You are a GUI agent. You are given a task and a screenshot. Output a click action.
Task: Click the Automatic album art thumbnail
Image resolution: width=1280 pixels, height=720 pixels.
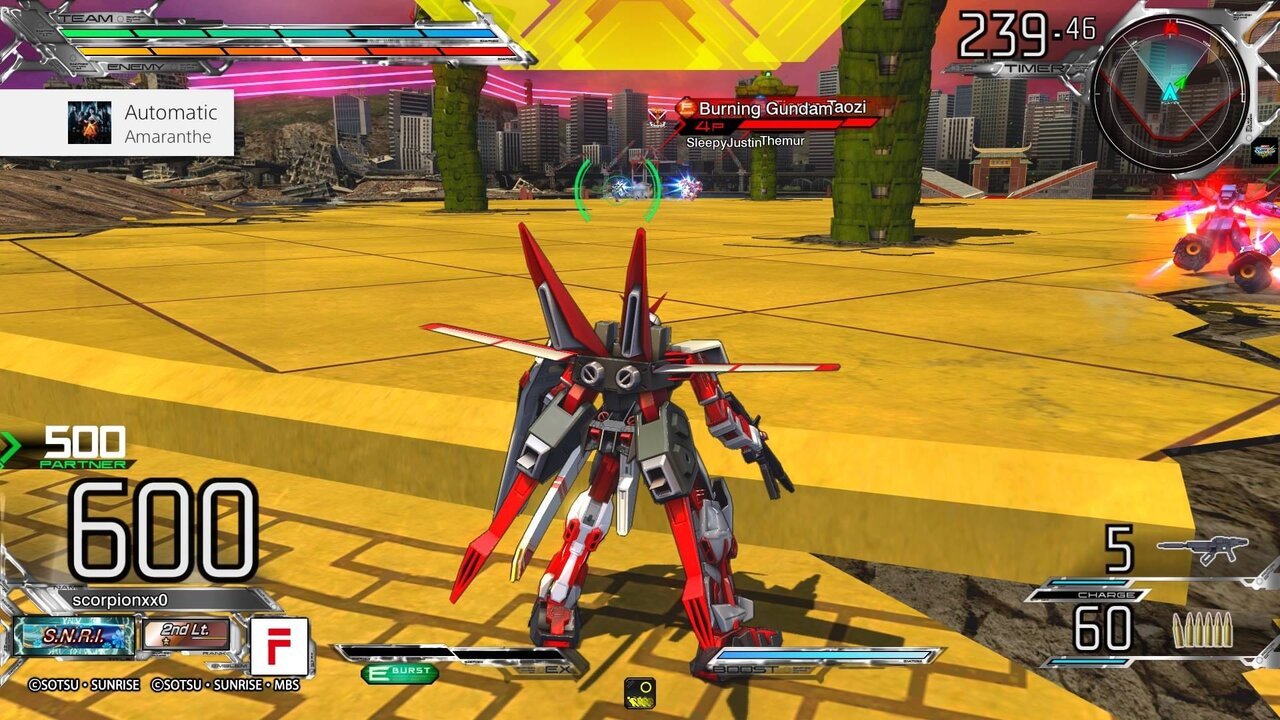point(89,123)
